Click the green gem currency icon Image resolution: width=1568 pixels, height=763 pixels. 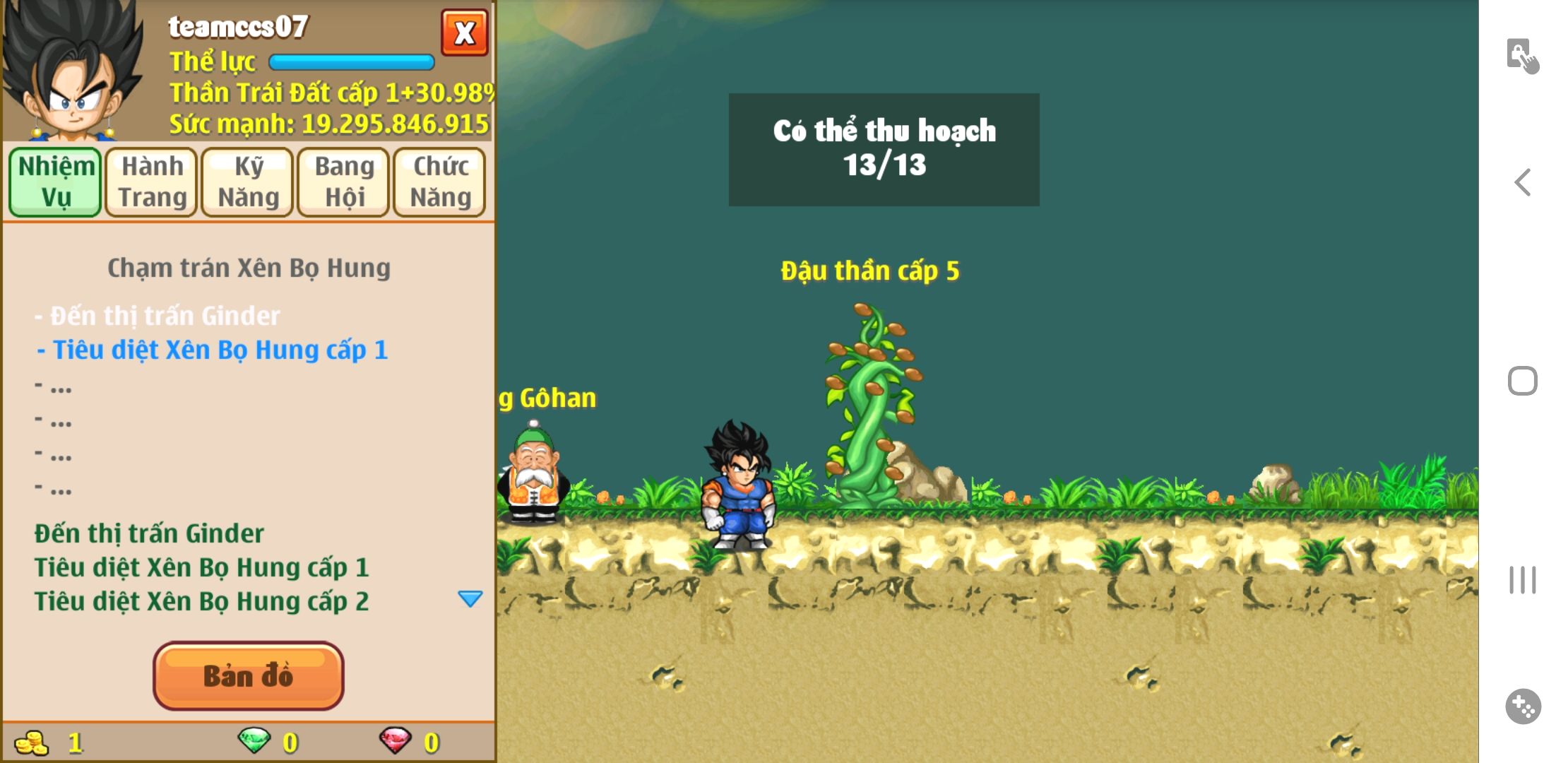[254, 741]
